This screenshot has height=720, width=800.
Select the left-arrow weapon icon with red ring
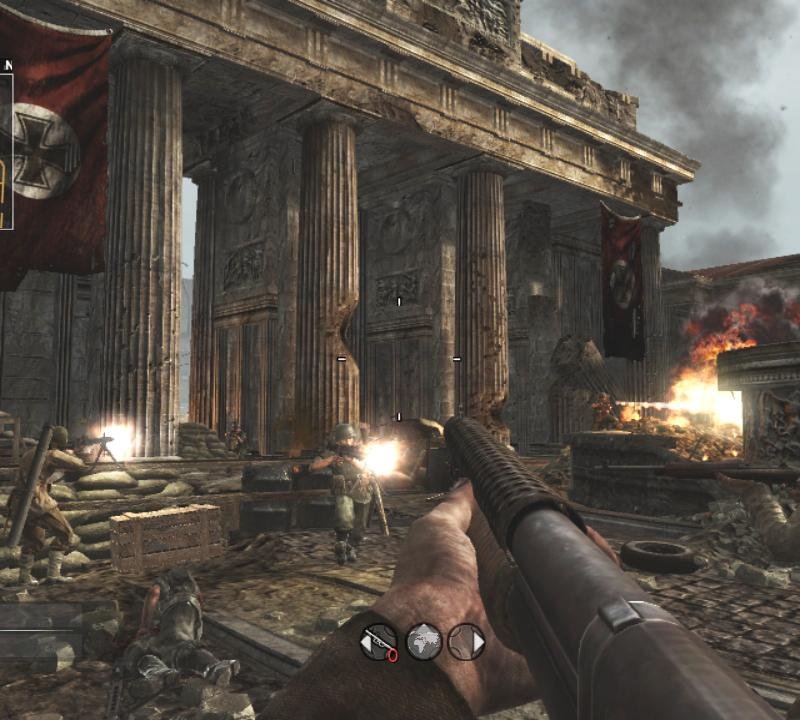point(379,642)
